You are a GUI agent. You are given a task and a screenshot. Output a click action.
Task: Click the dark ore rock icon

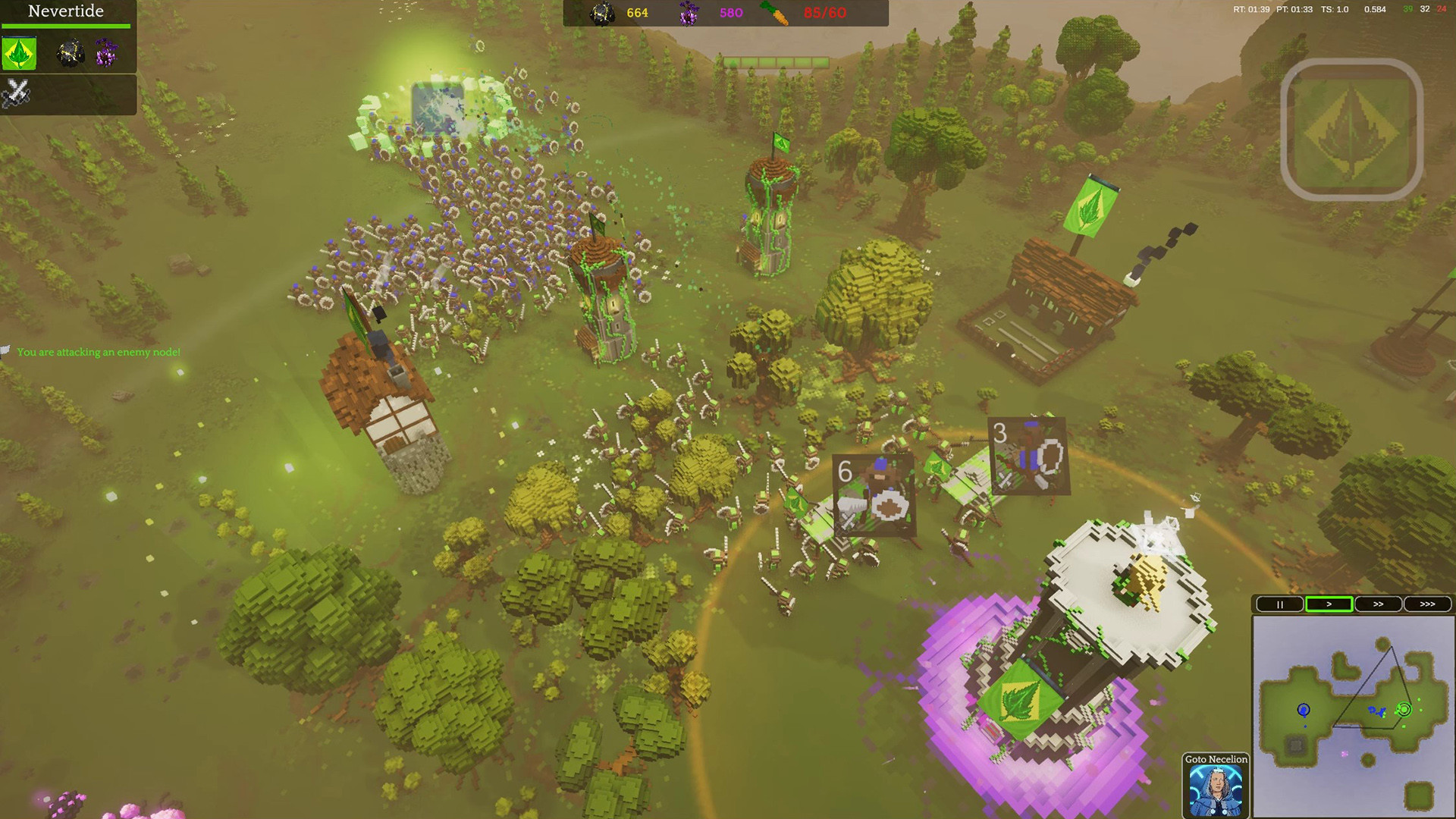click(71, 53)
